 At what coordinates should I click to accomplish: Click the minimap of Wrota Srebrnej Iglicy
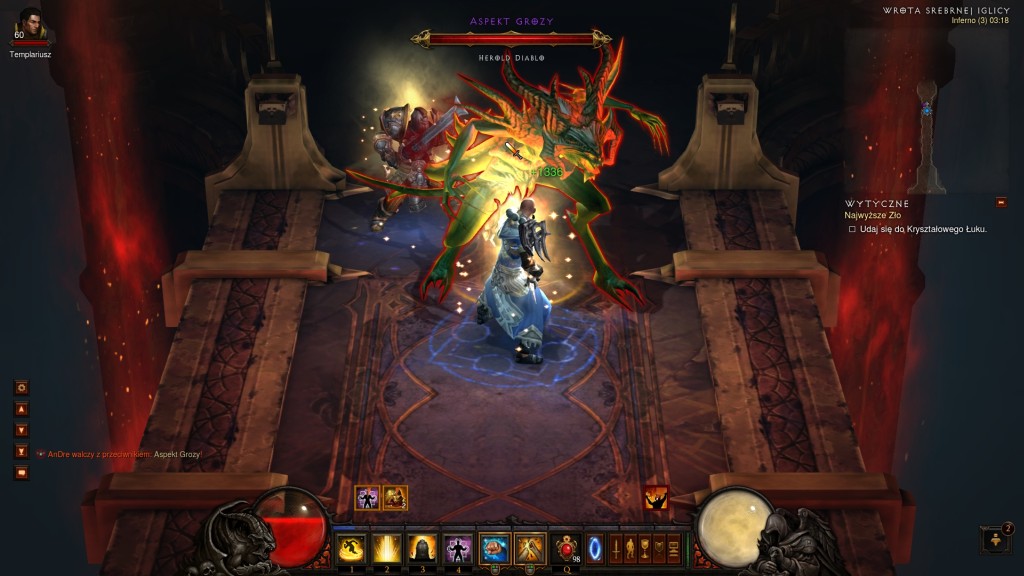[927, 110]
